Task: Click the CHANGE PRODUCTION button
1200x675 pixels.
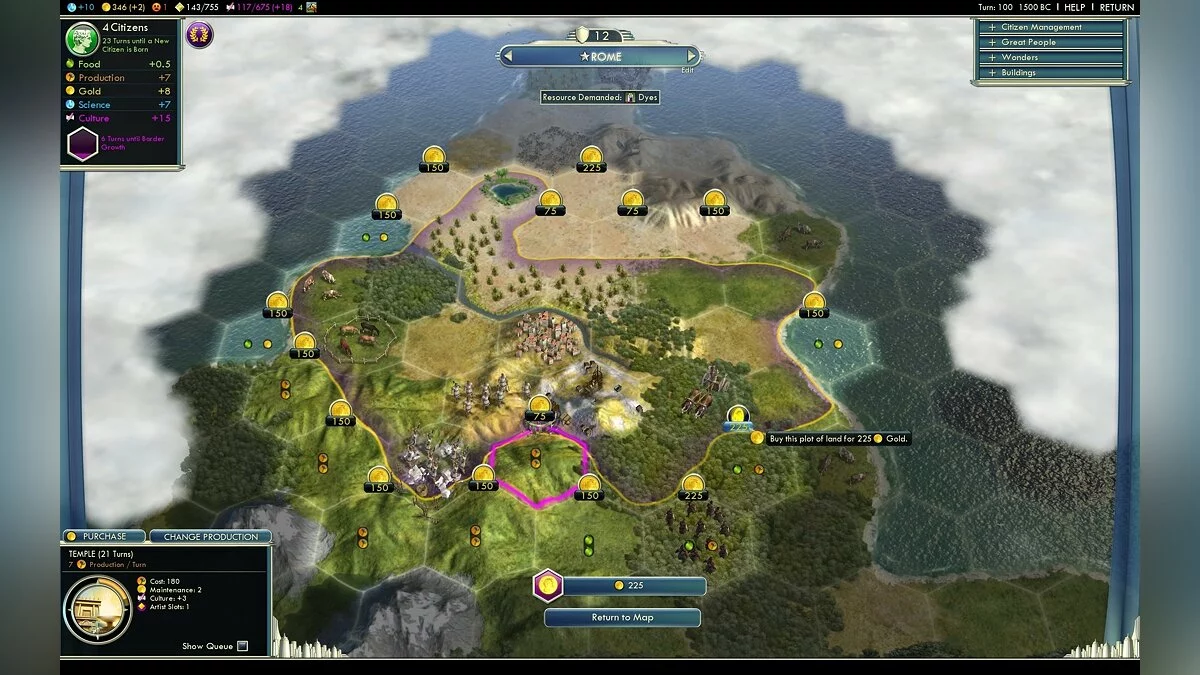Action: (210, 537)
